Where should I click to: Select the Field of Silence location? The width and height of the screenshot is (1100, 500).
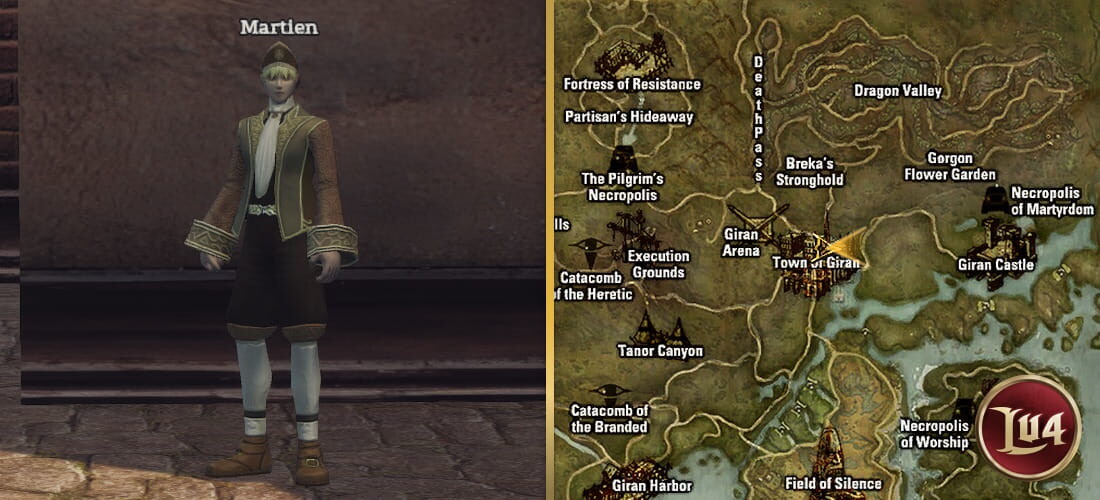coord(833,483)
